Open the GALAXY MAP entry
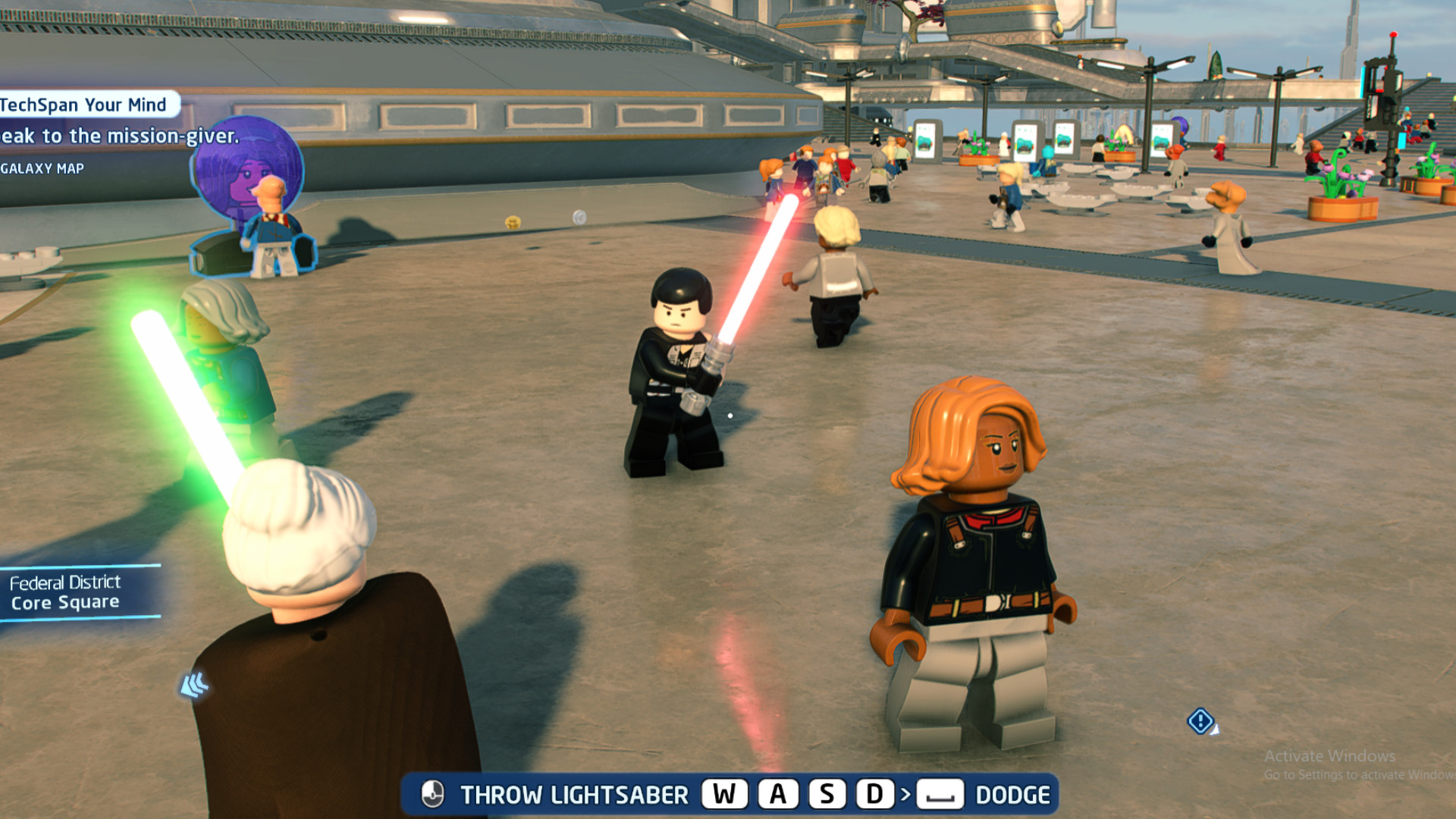Screen dimensions: 1456x819 click(42, 168)
